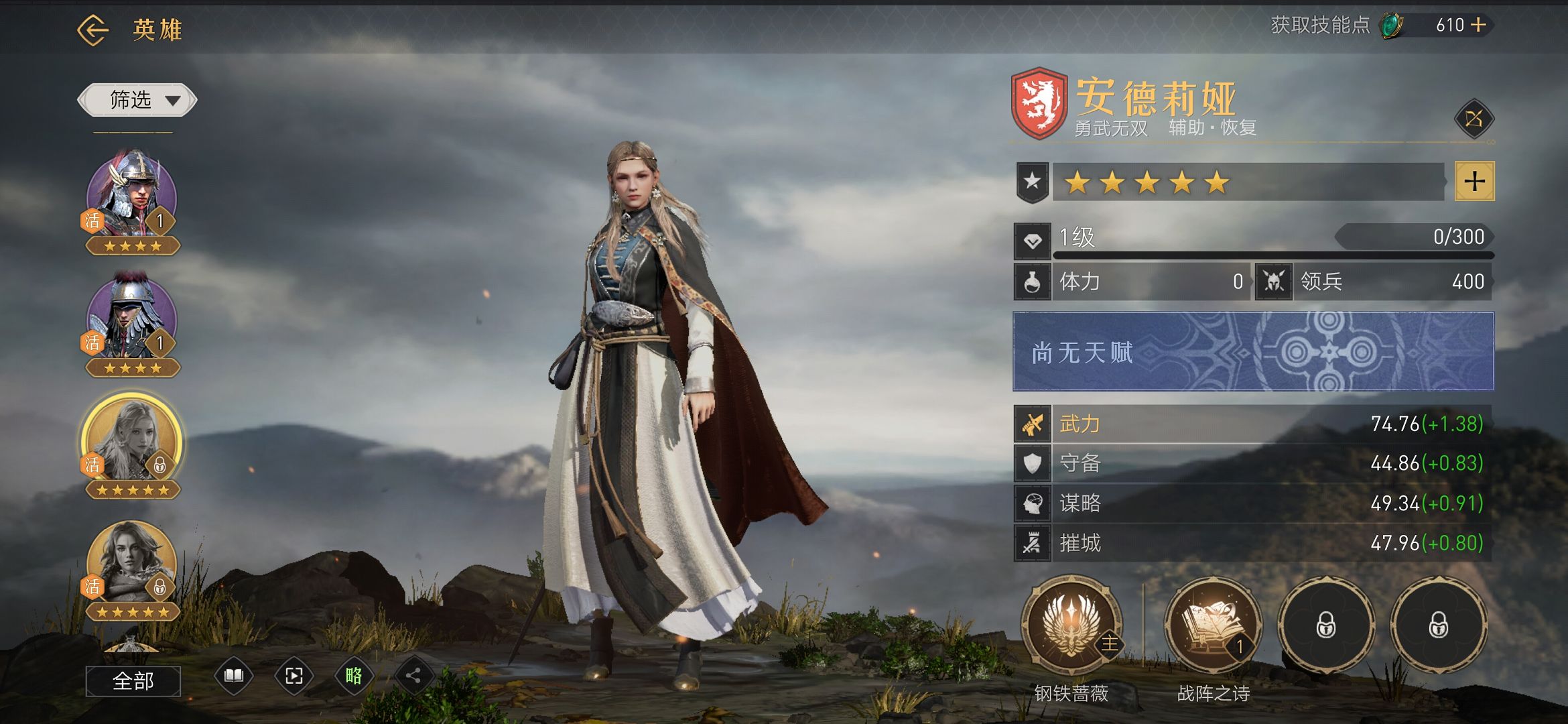The image size is (1568, 724).
Task: View the 战阵之诗 skill
Action: pos(1213,625)
